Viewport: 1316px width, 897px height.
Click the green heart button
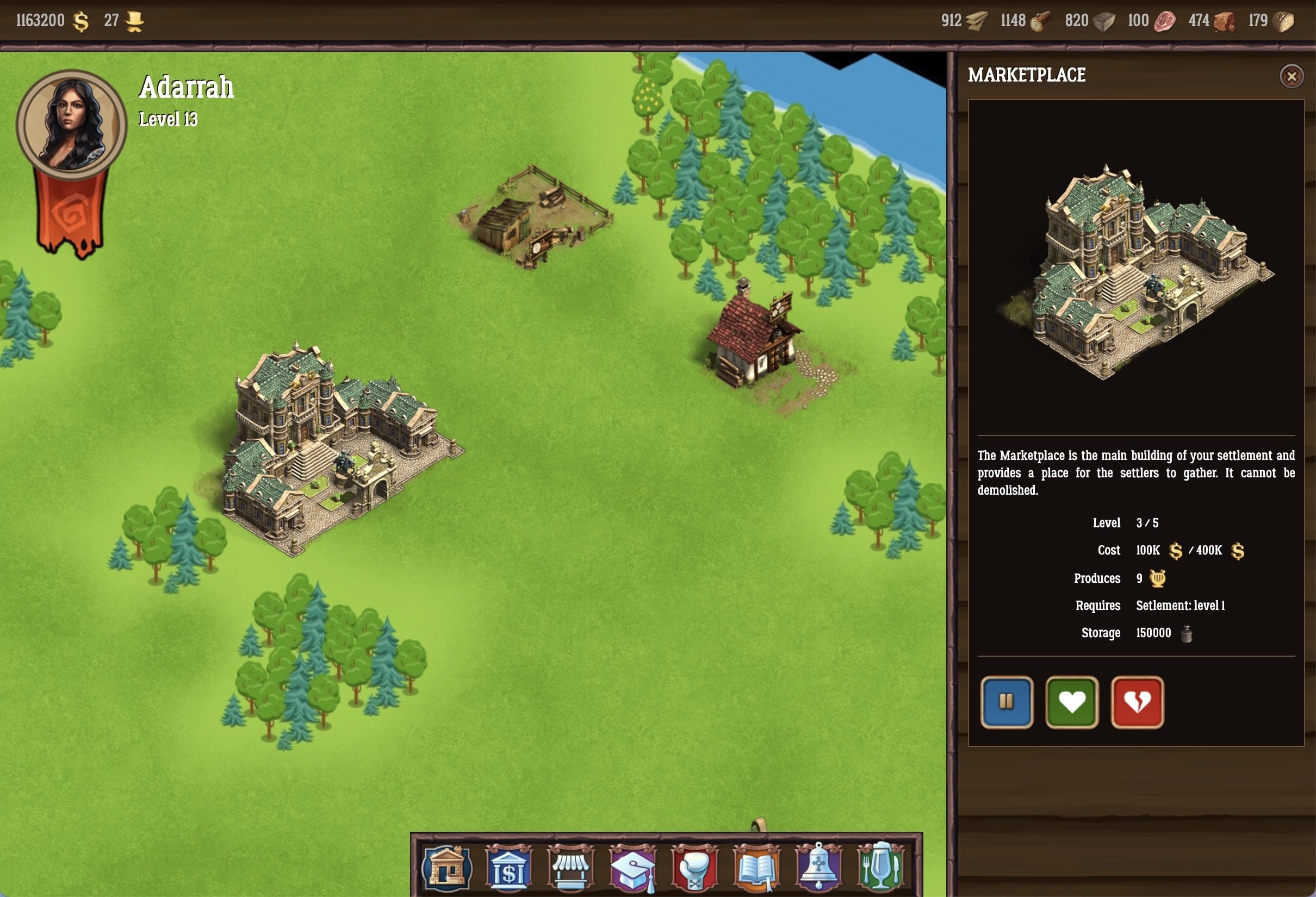[1071, 702]
